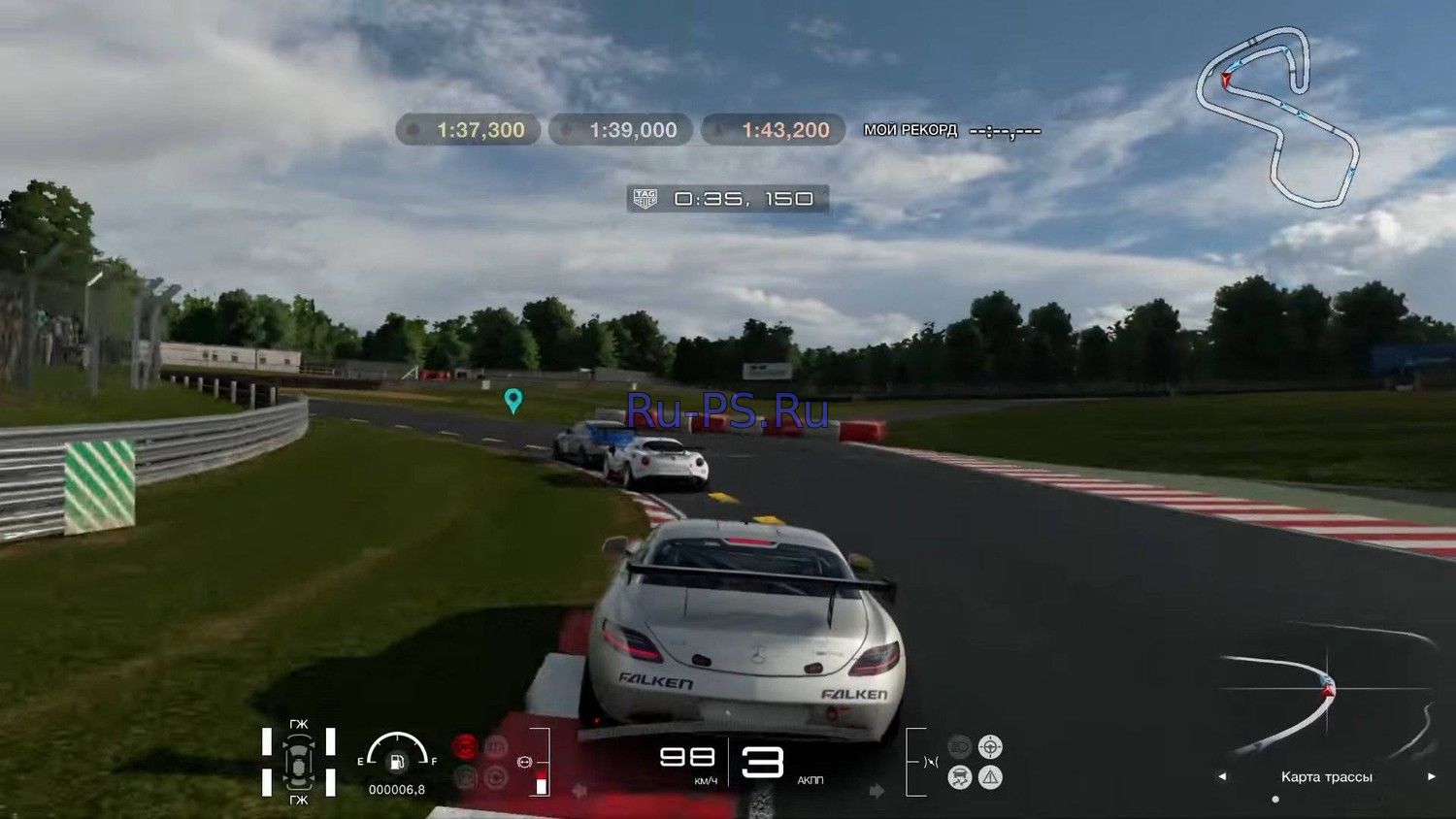Select the gold target time 1:37,300
The width and height of the screenshot is (1456, 819).
point(468,130)
